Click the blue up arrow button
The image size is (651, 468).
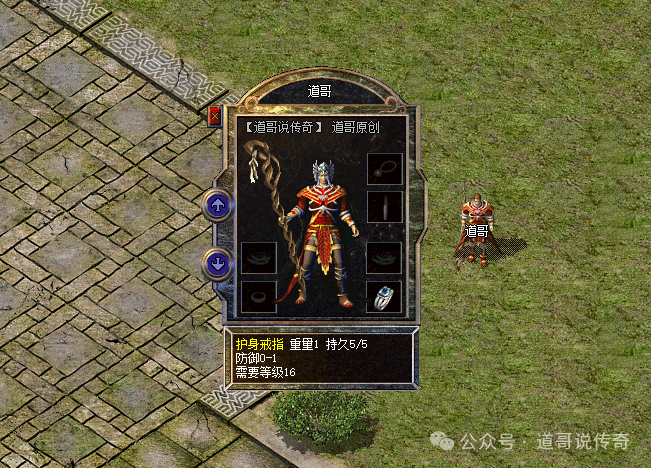[x=218, y=206]
